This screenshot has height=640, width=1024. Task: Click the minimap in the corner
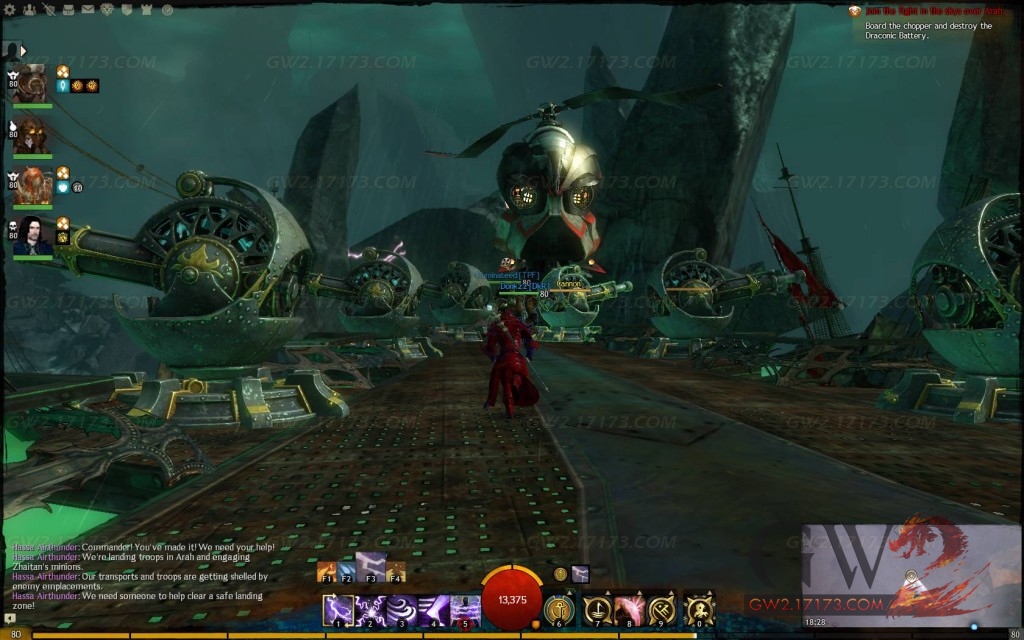coord(910,575)
